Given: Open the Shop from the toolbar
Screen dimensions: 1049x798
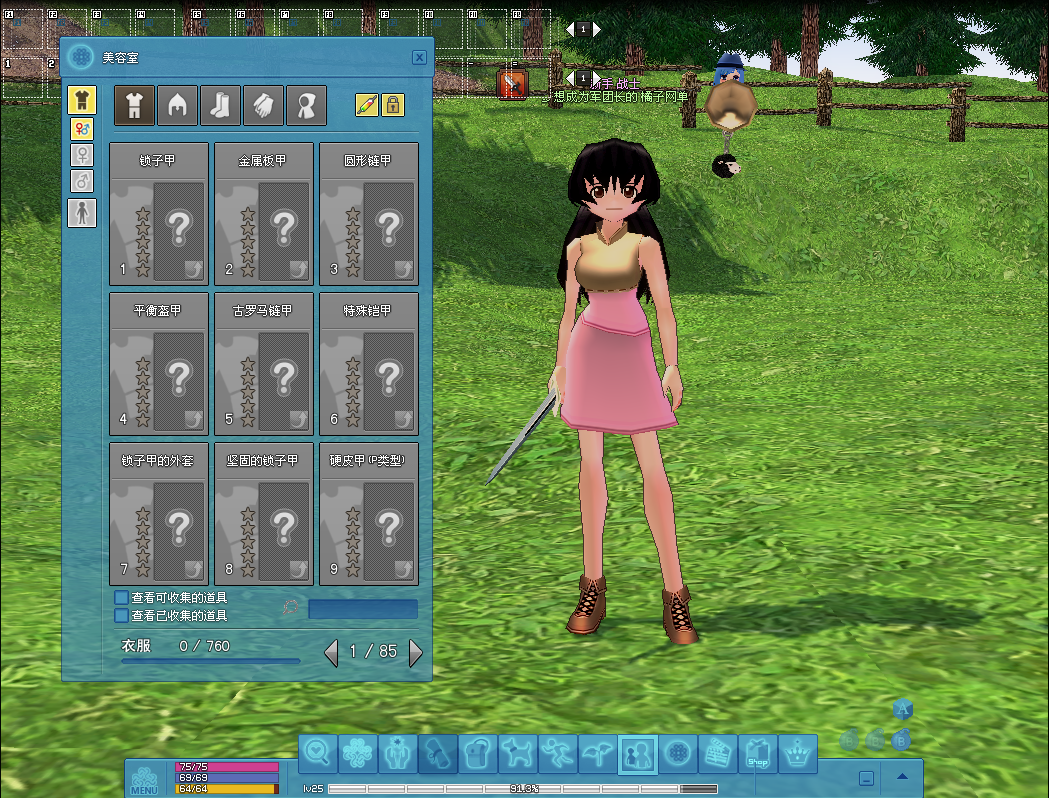Looking at the screenshot, I should point(757,754).
